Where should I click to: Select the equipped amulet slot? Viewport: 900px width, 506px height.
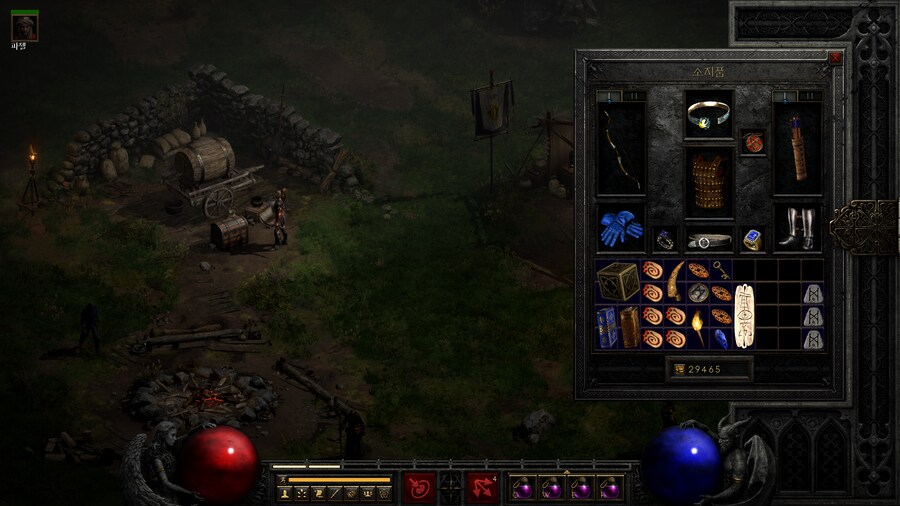pyautogui.click(x=750, y=142)
